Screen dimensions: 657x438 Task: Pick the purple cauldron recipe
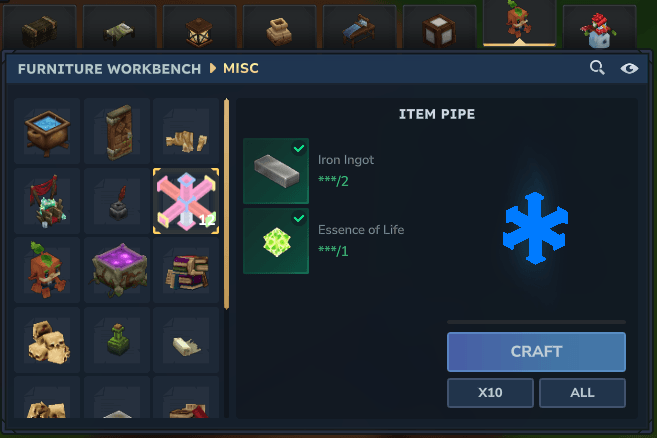click(117, 270)
